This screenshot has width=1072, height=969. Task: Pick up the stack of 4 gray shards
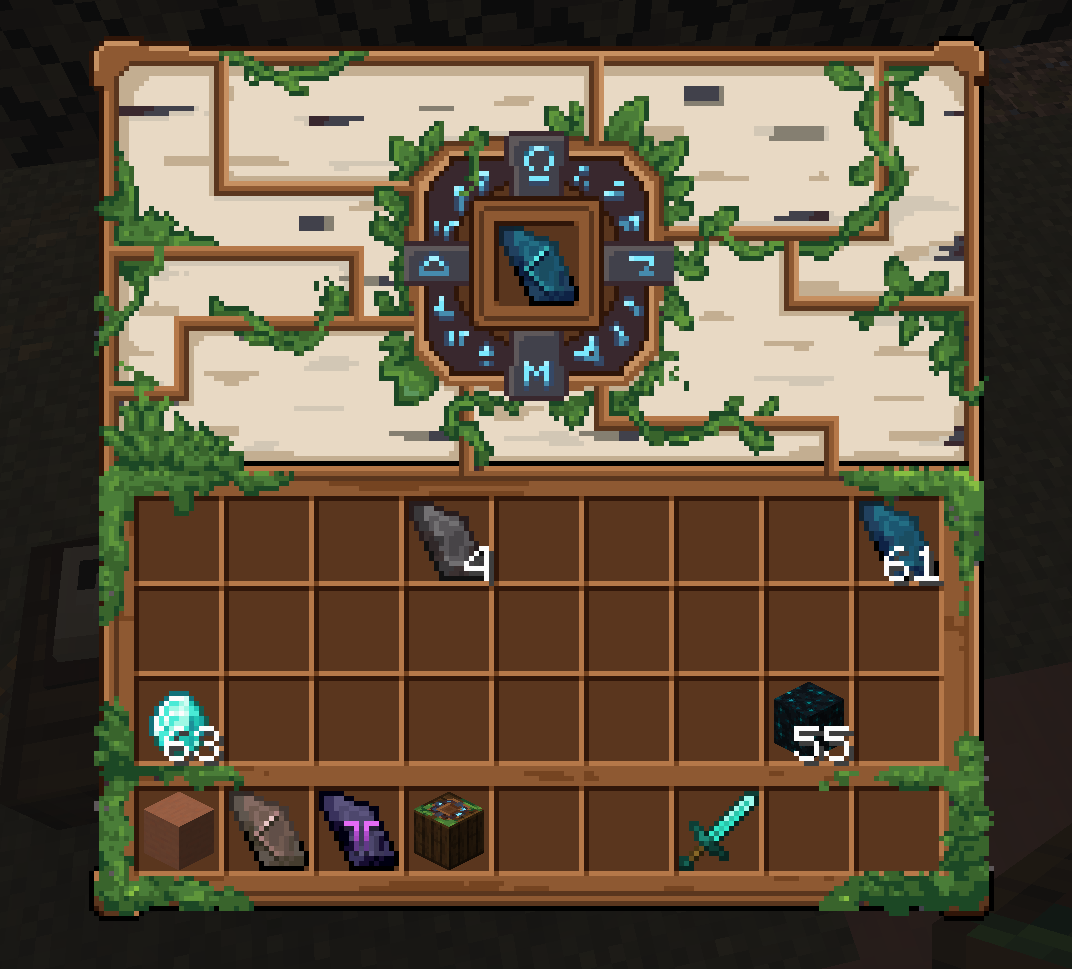[448, 541]
